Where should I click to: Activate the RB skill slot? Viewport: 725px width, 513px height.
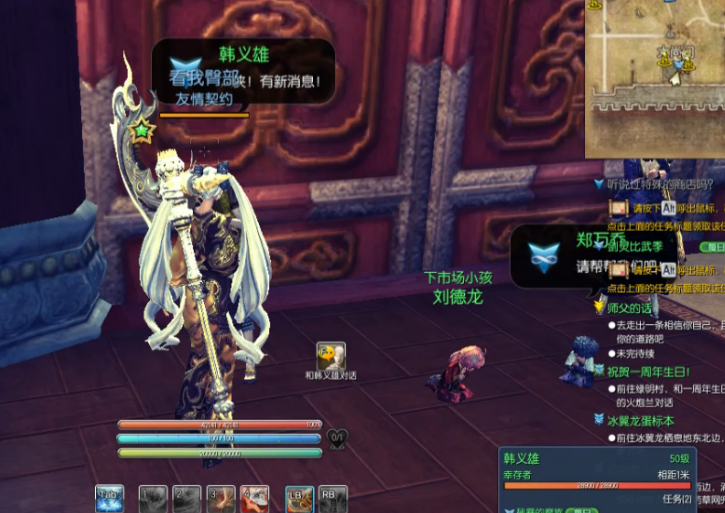[x=333, y=498]
